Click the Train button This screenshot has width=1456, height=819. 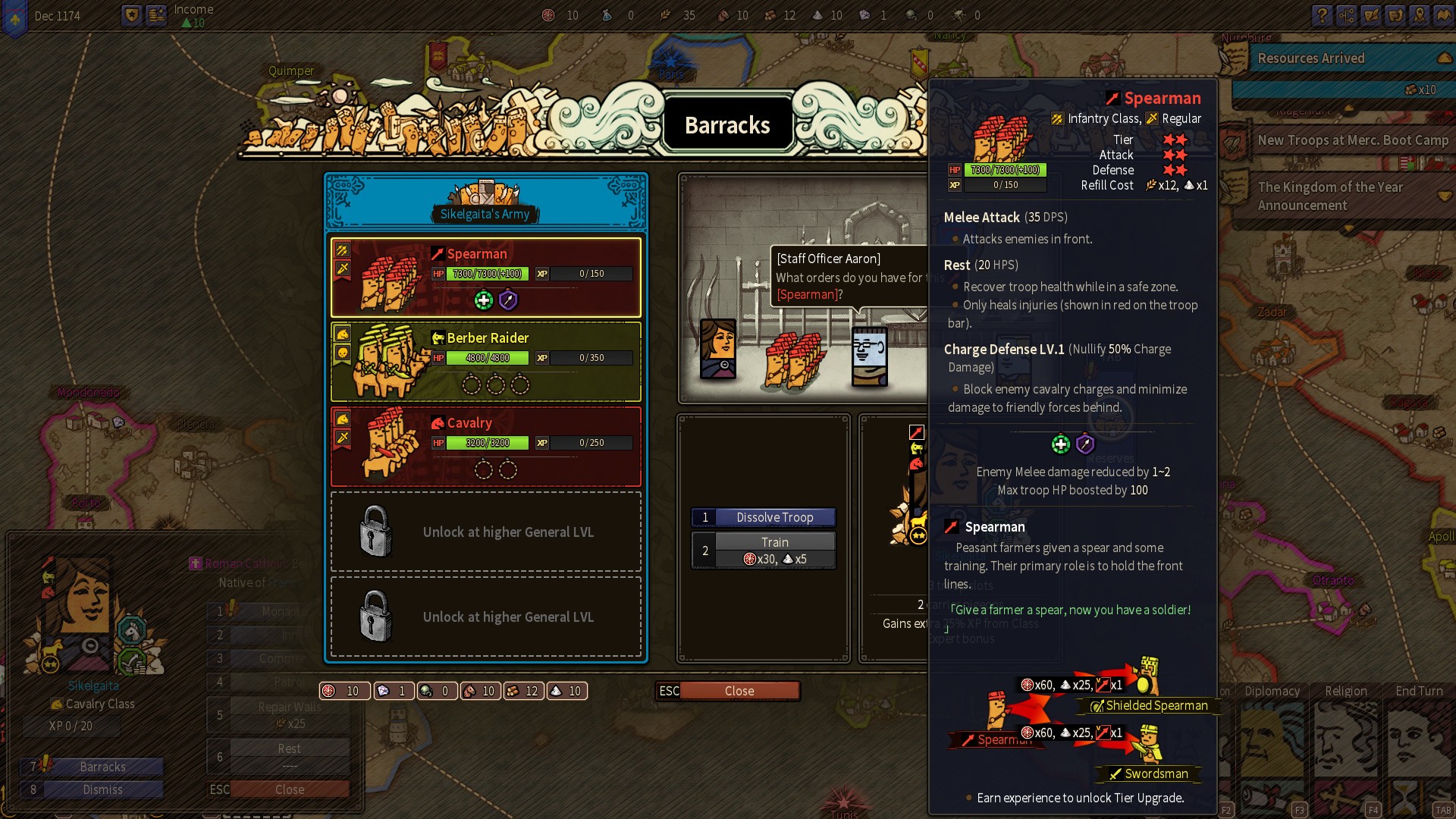pyautogui.click(x=775, y=541)
